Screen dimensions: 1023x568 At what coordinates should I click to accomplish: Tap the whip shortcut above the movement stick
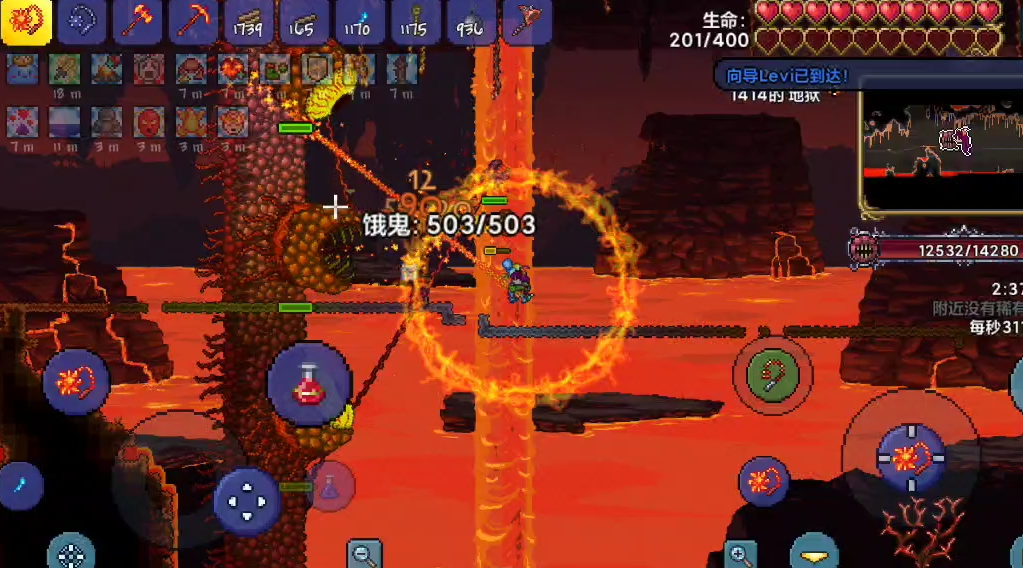click(76, 382)
